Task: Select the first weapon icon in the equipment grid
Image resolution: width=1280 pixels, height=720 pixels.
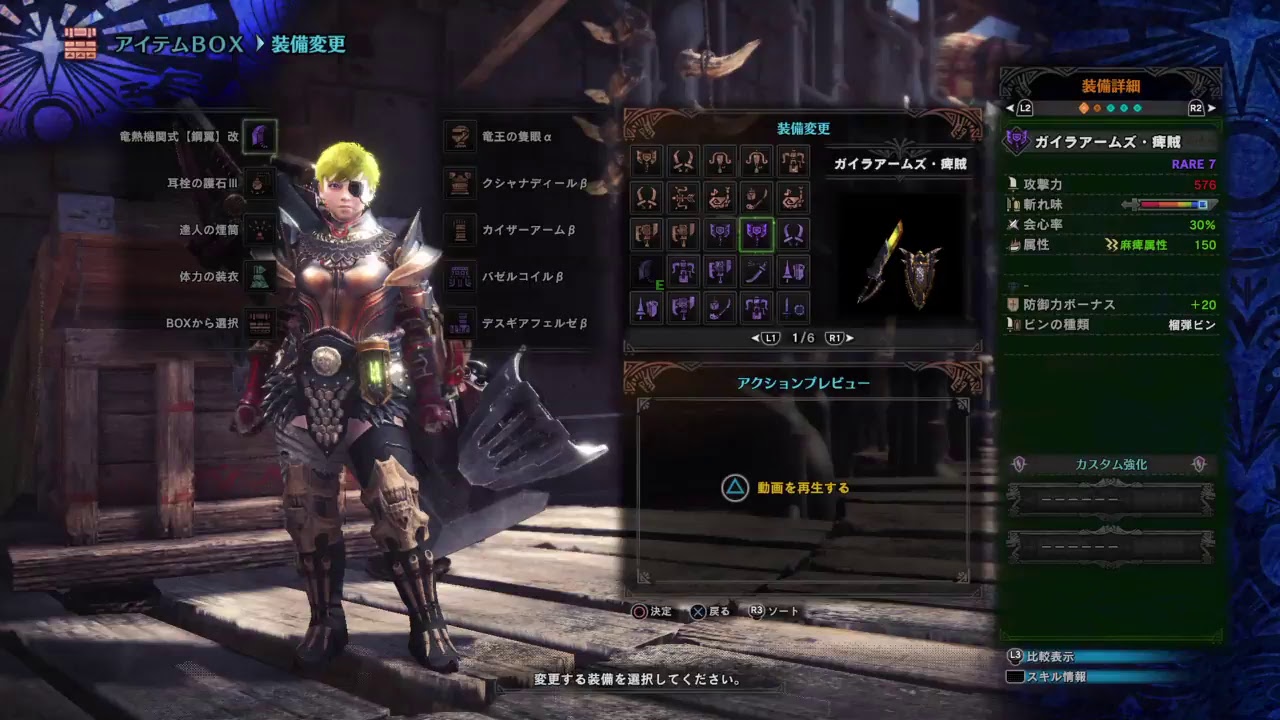Action: coord(646,162)
